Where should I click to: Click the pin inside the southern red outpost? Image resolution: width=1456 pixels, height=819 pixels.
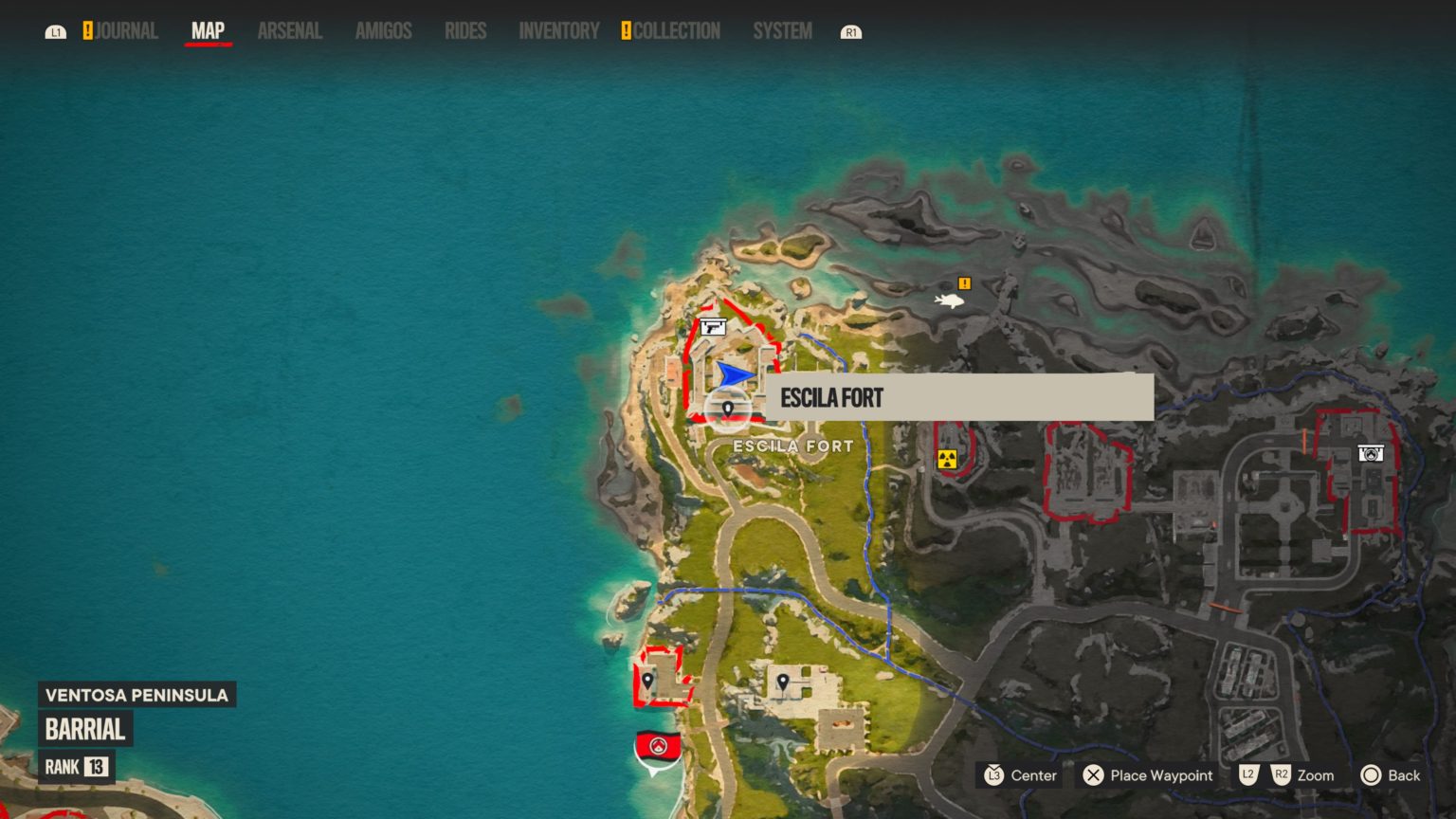click(x=649, y=681)
